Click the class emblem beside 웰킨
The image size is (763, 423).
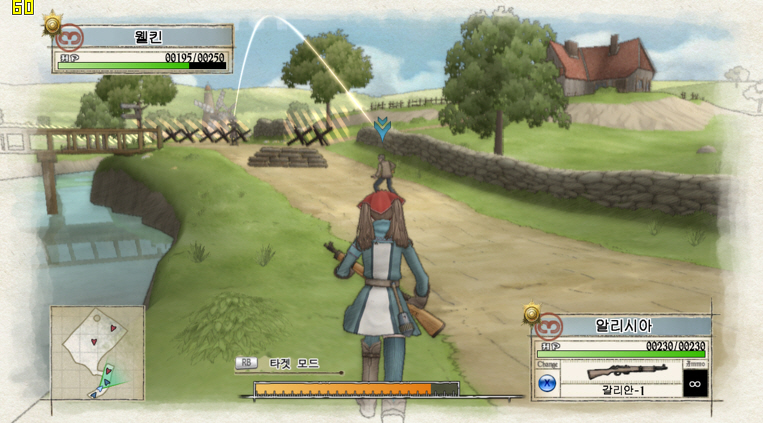pyautogui.click(x=69, y=38)
